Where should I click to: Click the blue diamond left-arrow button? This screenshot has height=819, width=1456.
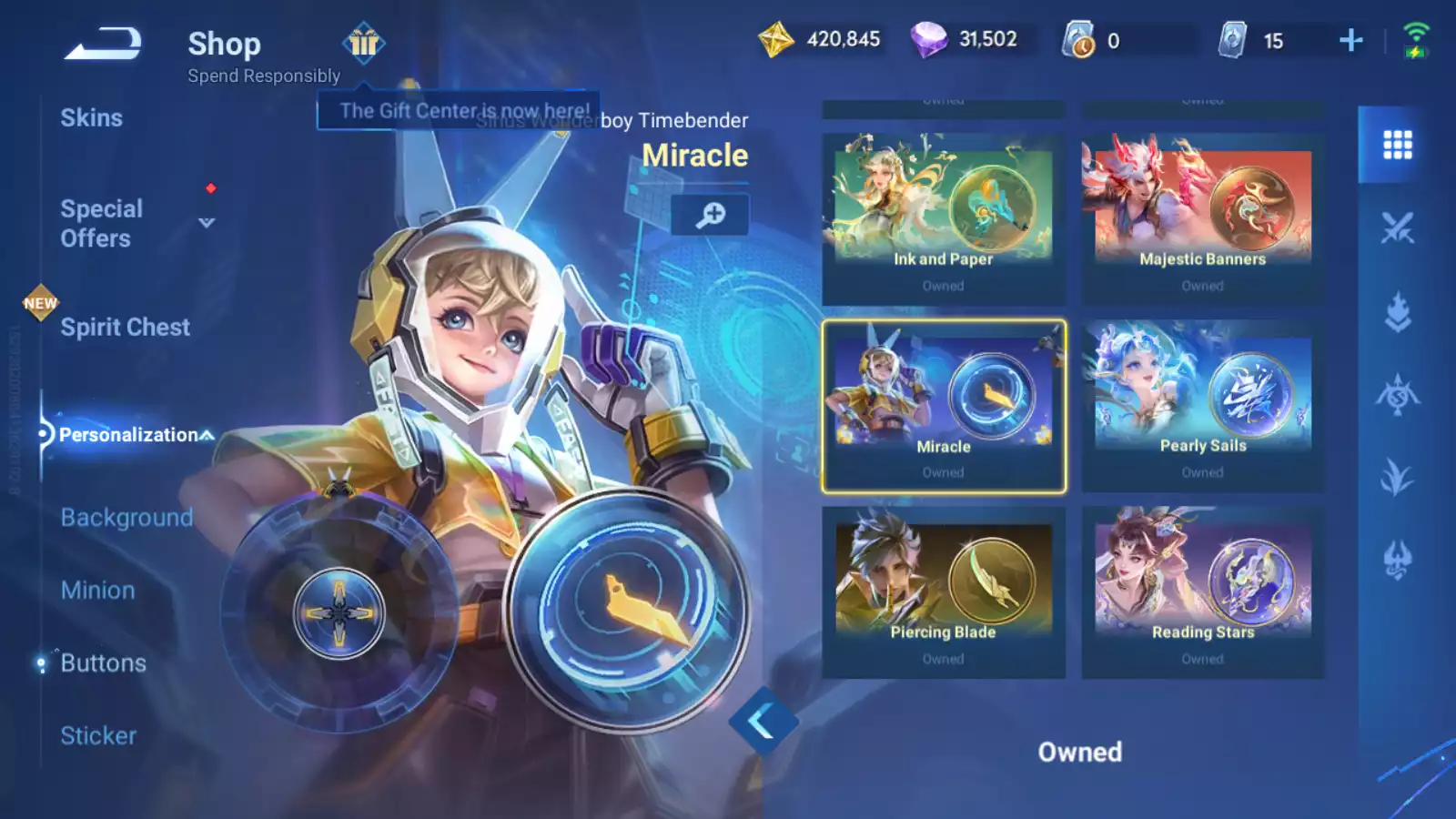(763, 722)
